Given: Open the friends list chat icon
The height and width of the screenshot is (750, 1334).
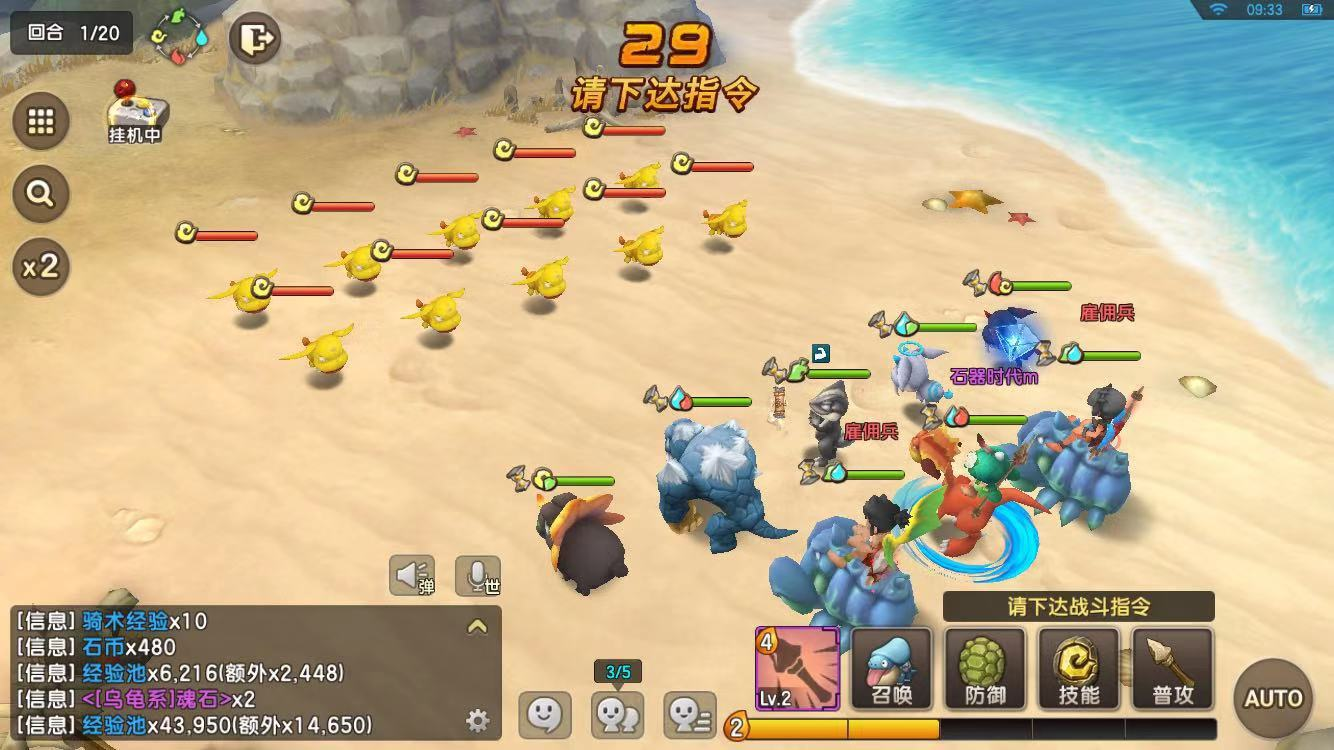Looking at the screenshot, I should [690, 714].
